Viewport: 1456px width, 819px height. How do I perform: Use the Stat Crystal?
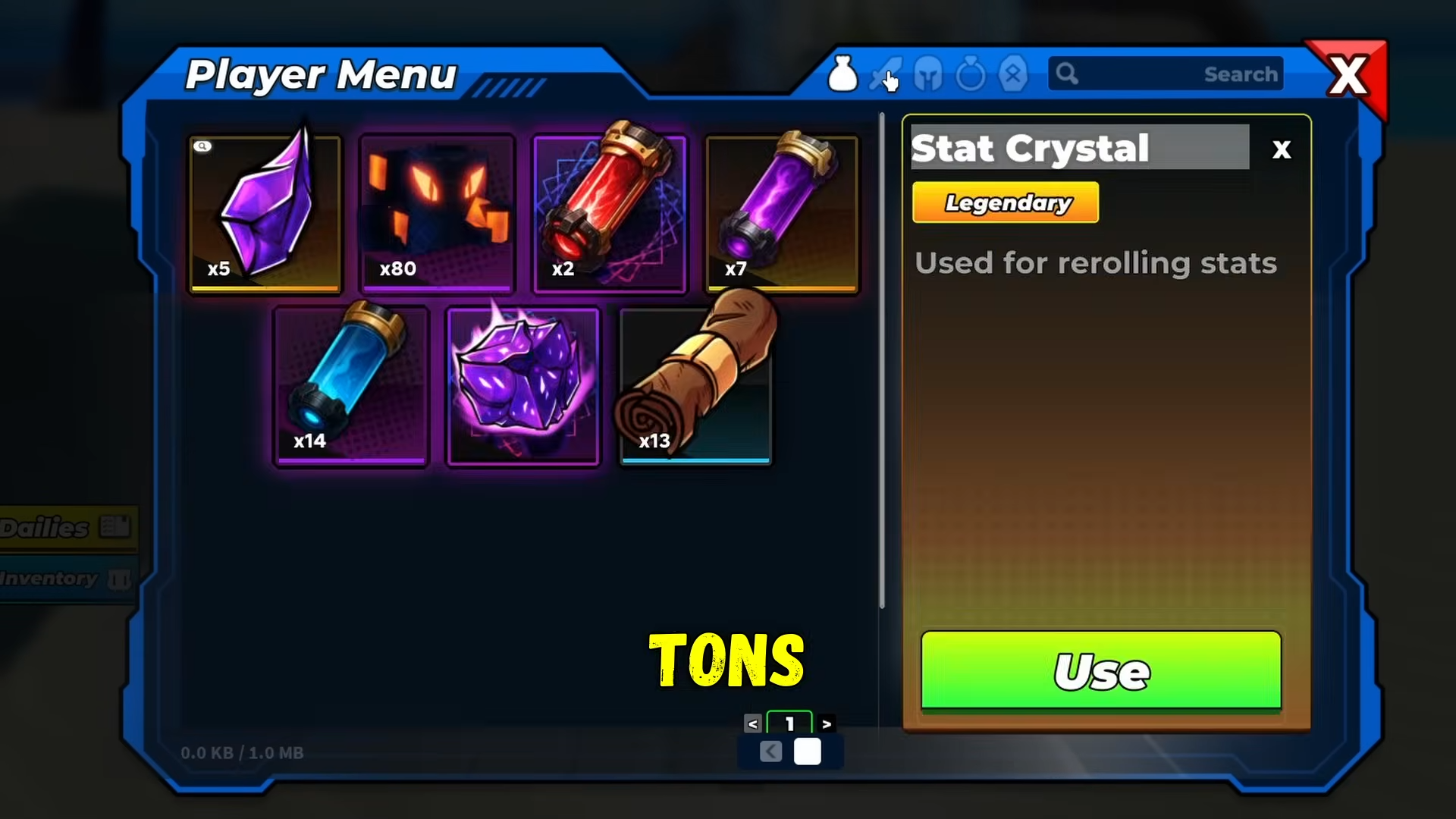[x=1101, y=671]
